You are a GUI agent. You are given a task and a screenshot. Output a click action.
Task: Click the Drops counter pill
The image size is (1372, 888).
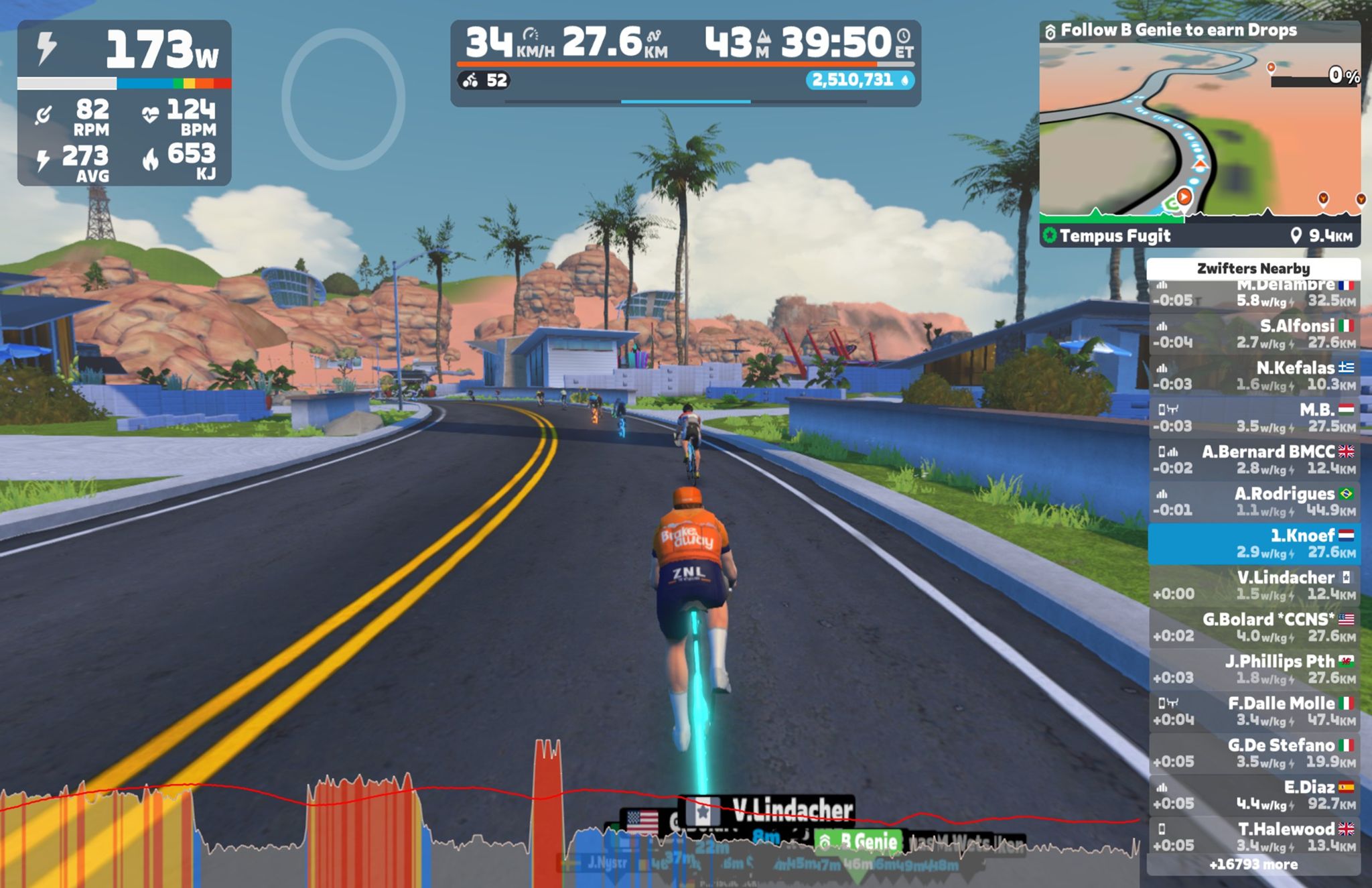coord(860,80)
